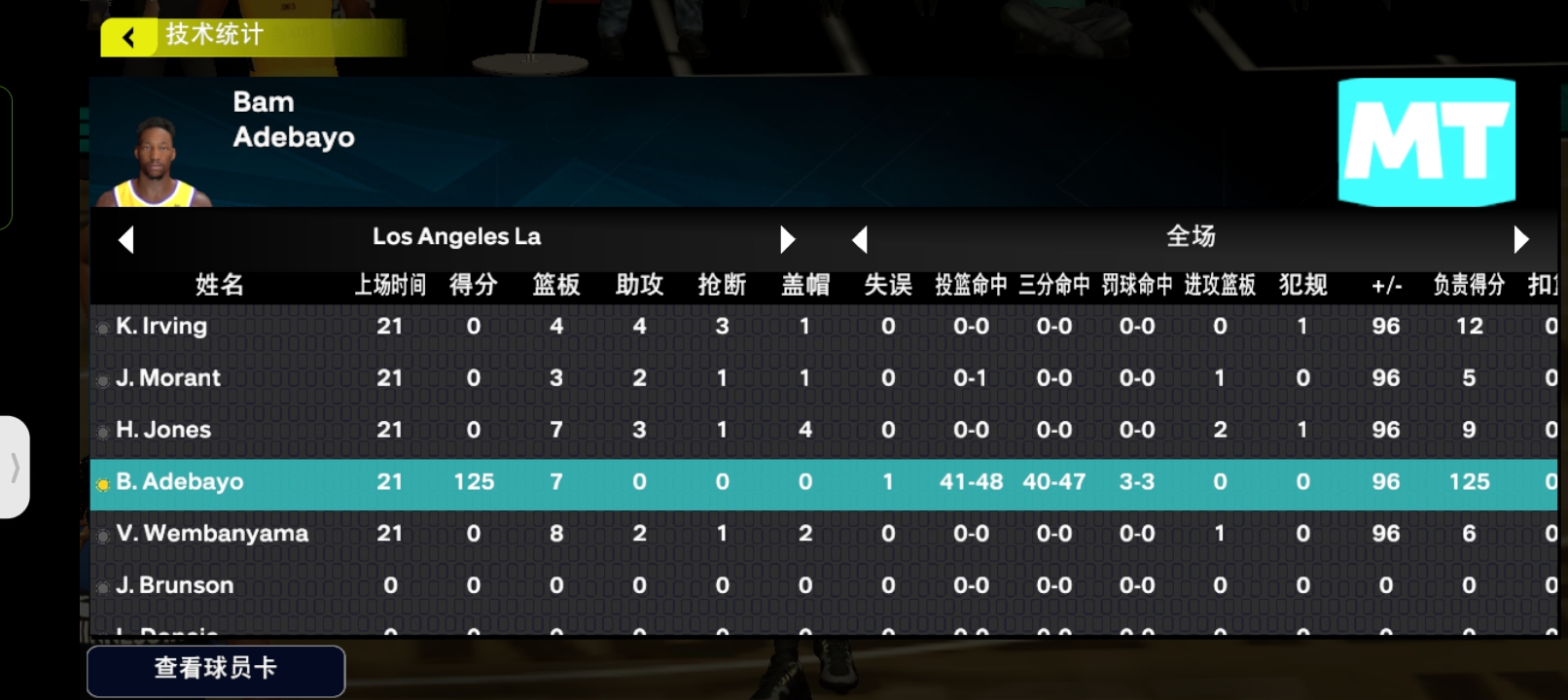Switch to previous team with left arrow

tap(125, 239)
